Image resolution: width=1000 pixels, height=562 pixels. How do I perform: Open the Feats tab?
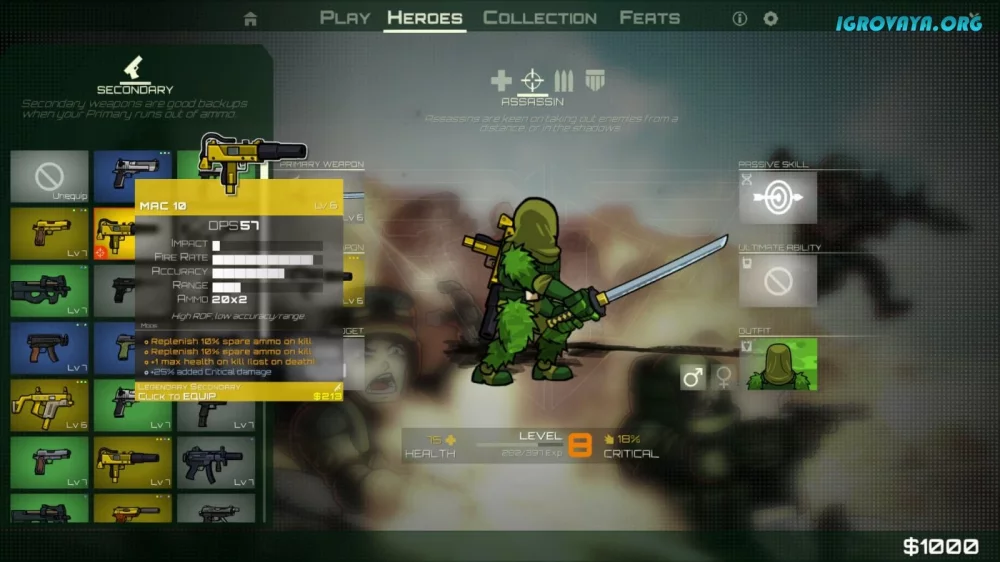[650, 18]
